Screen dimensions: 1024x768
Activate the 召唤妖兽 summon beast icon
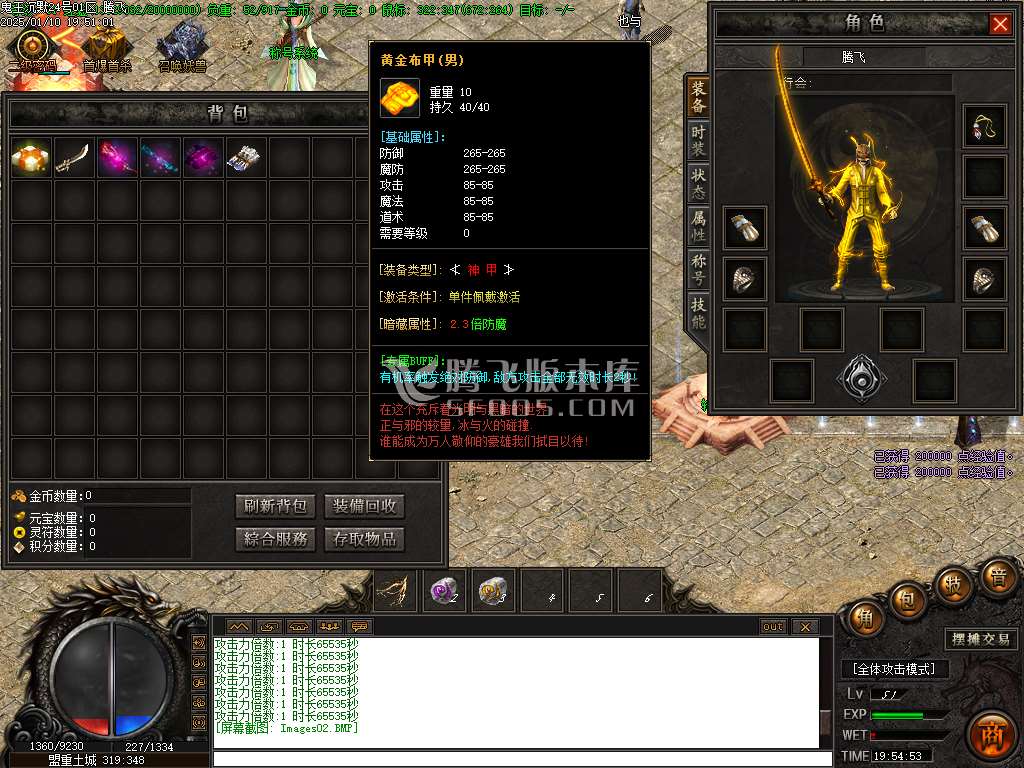point(182,47)
